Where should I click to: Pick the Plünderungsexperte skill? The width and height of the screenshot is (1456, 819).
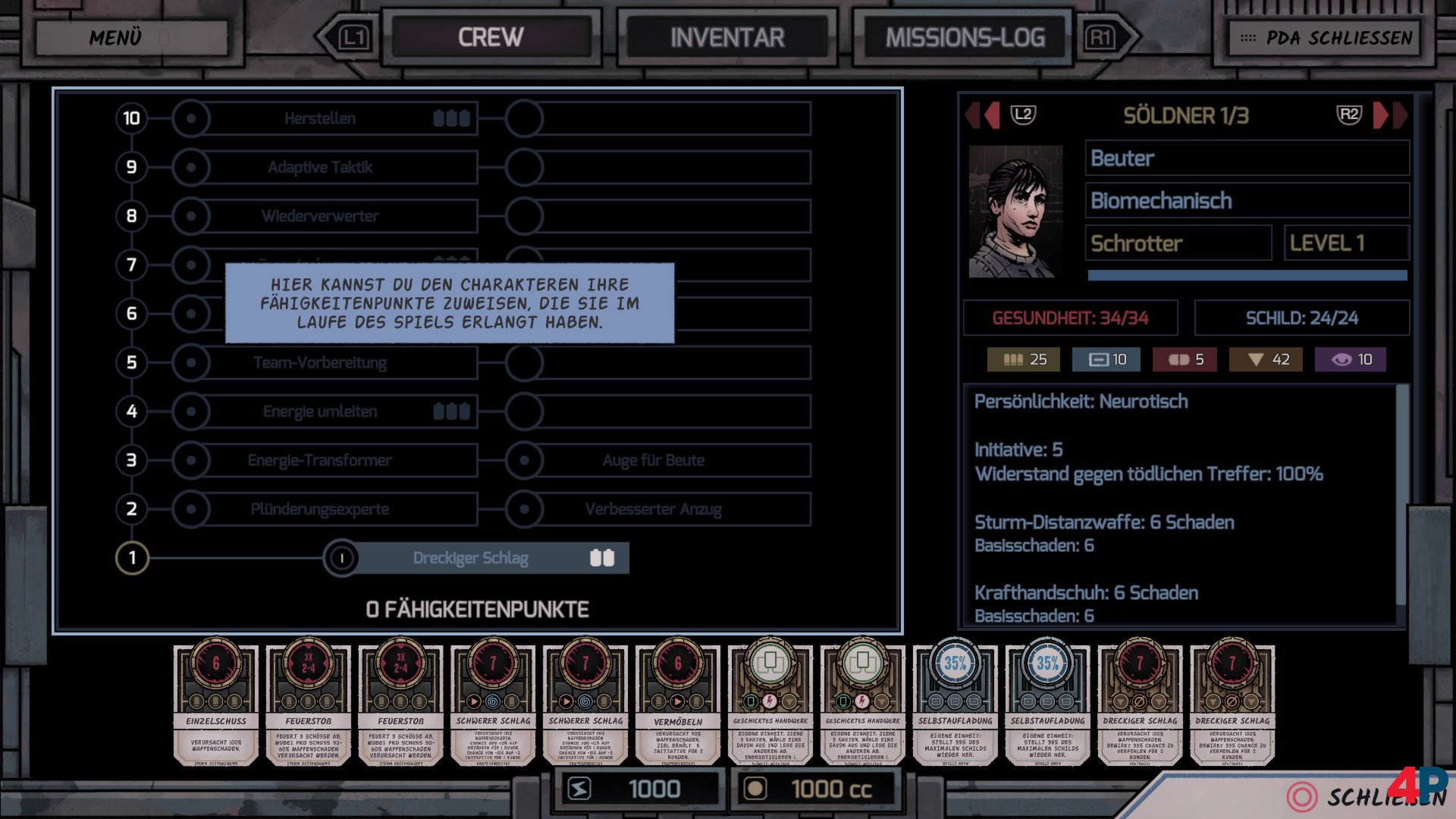pos(320,509)
